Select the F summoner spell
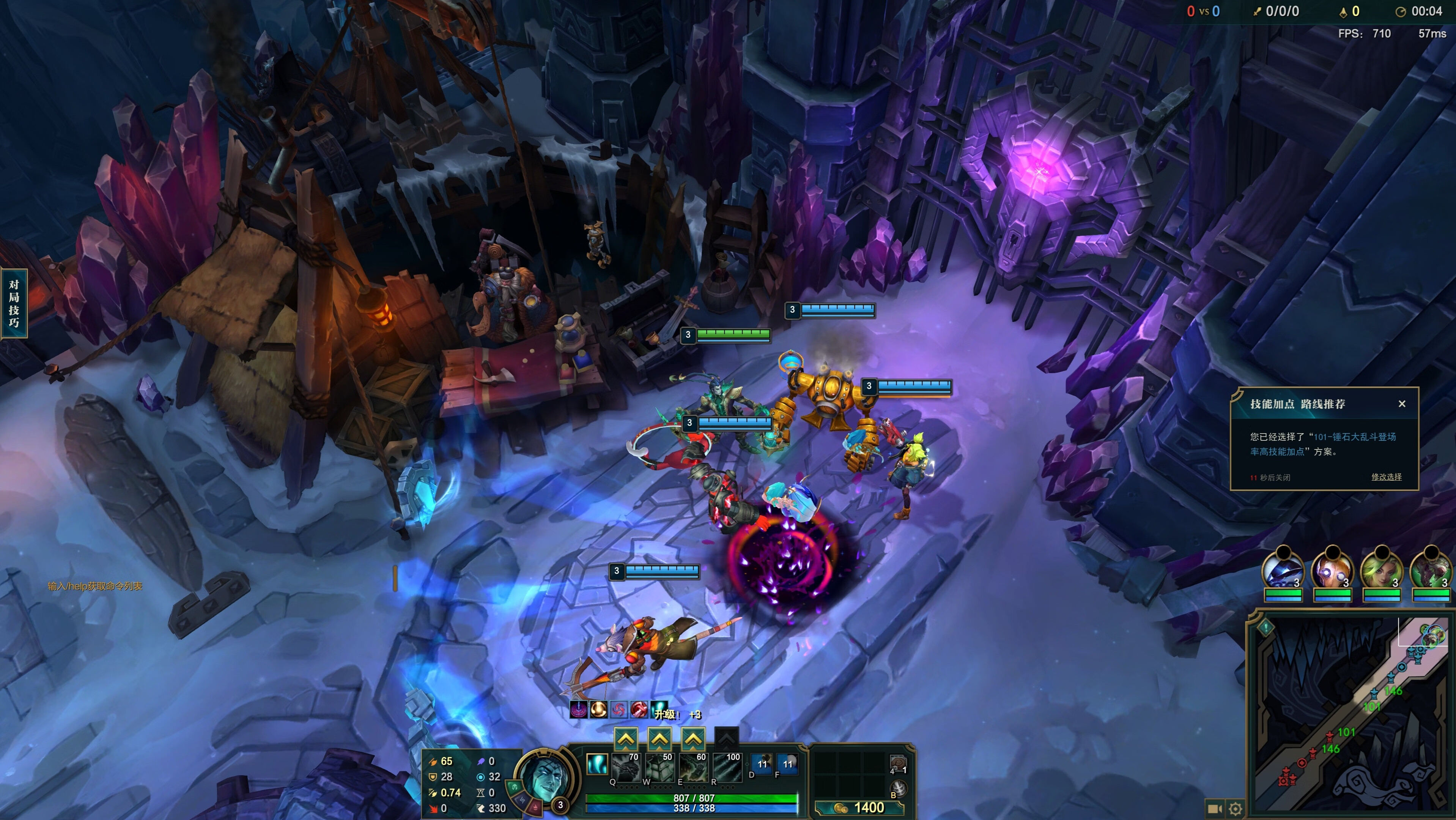This screenshot has width=1456, height=820. point(787,764)
